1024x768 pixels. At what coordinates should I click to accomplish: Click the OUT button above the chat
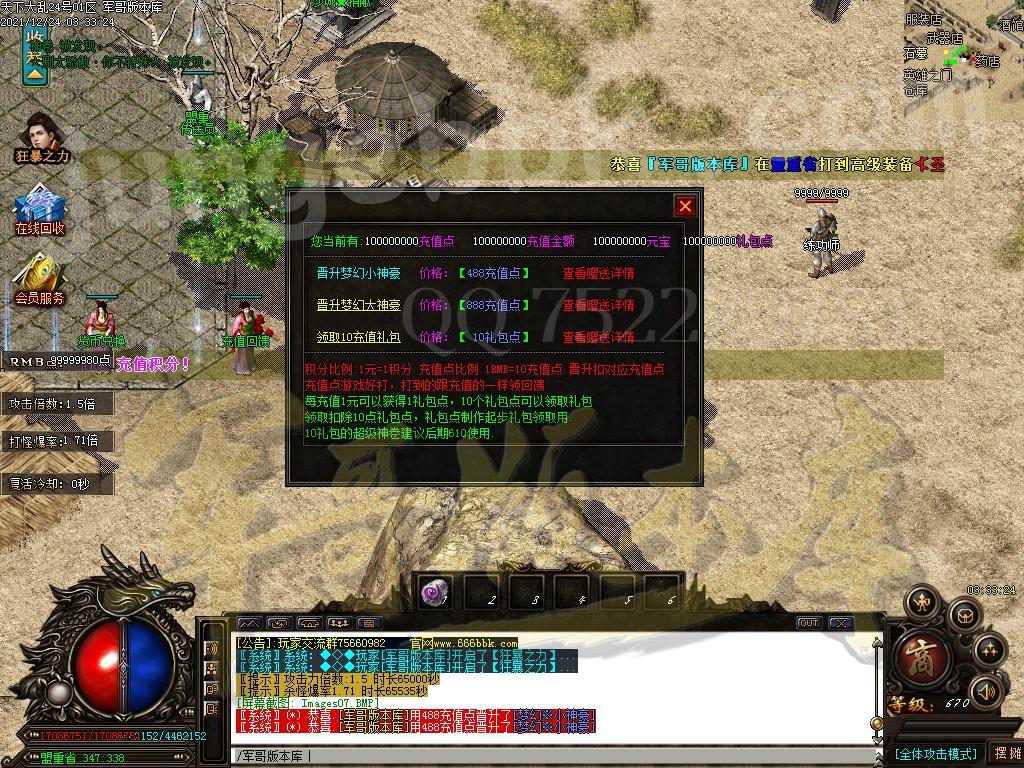809,623
